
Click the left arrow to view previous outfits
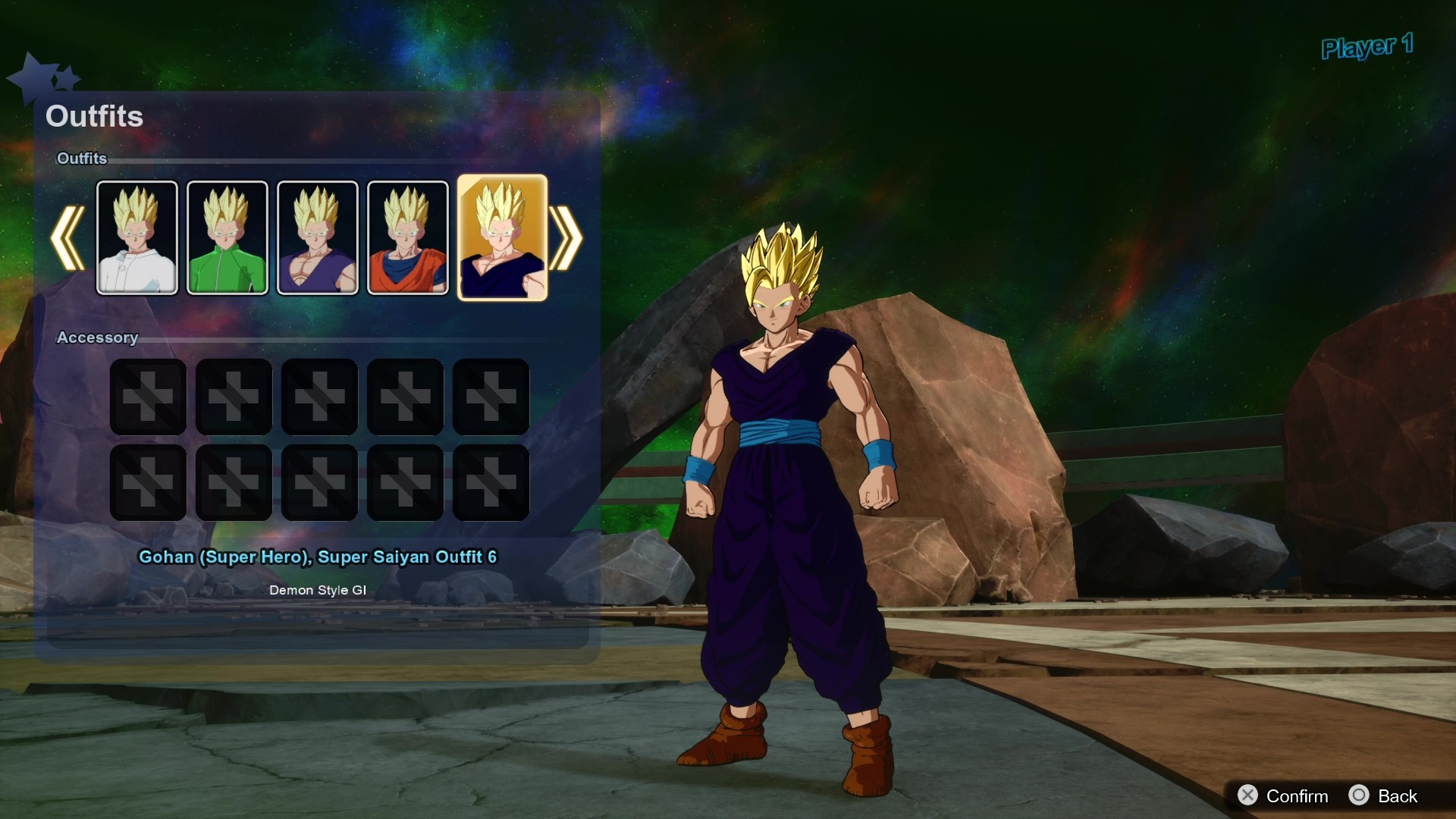pyautogui.click(x=67, y=239)
